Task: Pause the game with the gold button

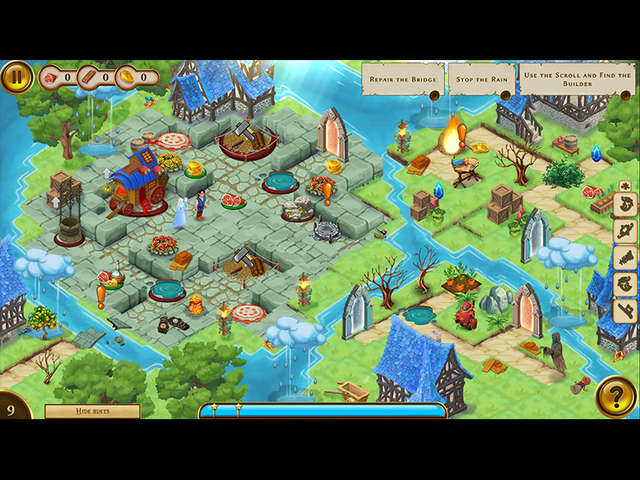Action: tap(16, 77)
